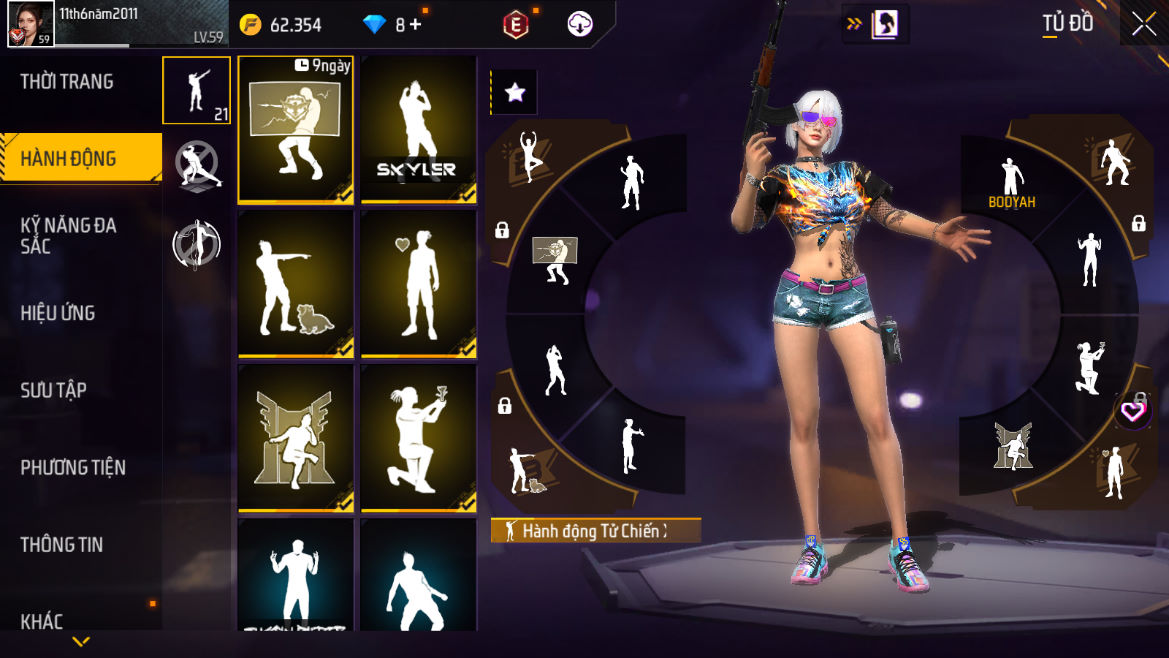Choose the 9-day limited emote tile

[296, 129]
